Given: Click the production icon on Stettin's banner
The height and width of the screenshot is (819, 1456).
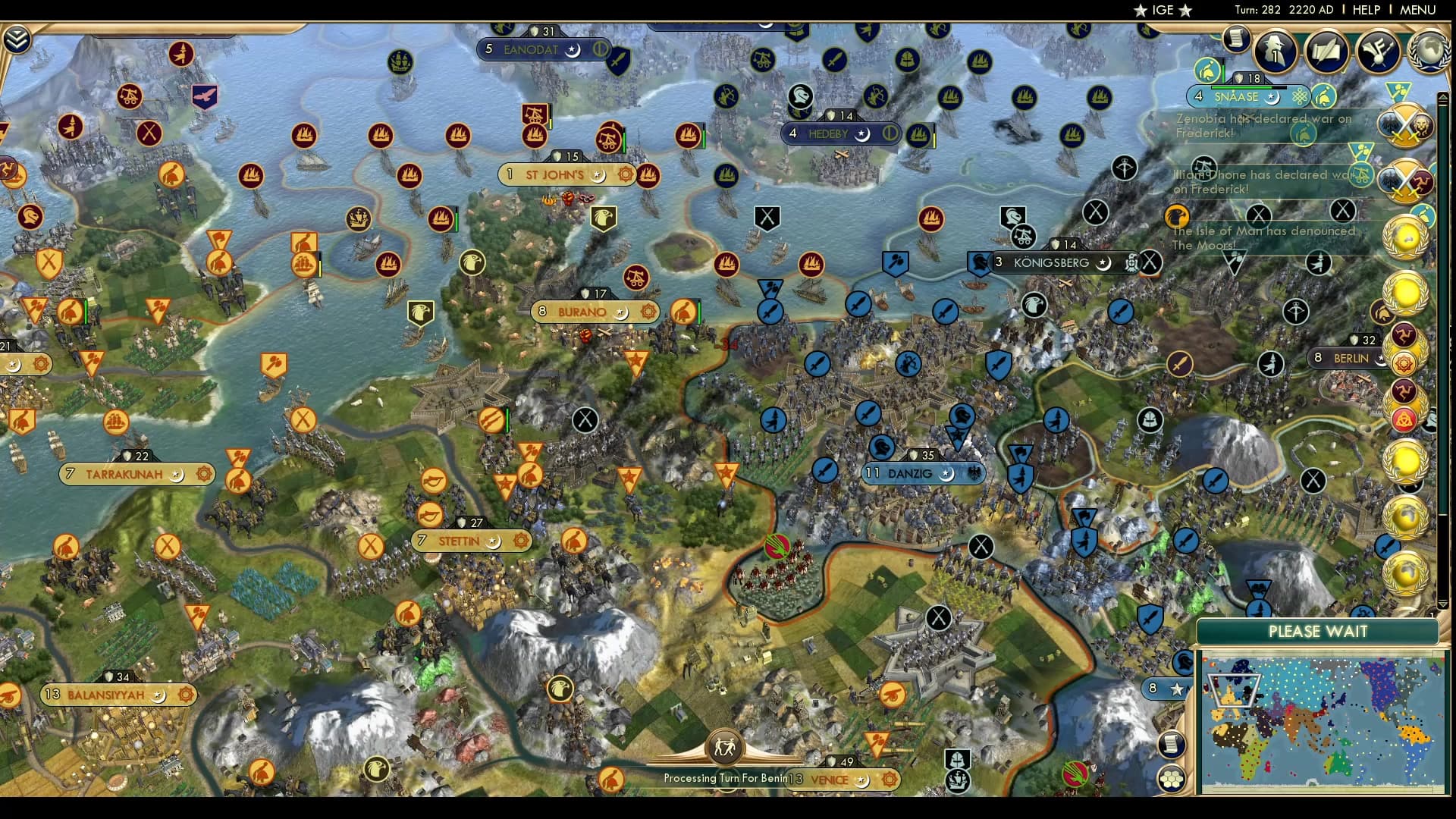Looking at the screenshot, I should tap(520, 541).
